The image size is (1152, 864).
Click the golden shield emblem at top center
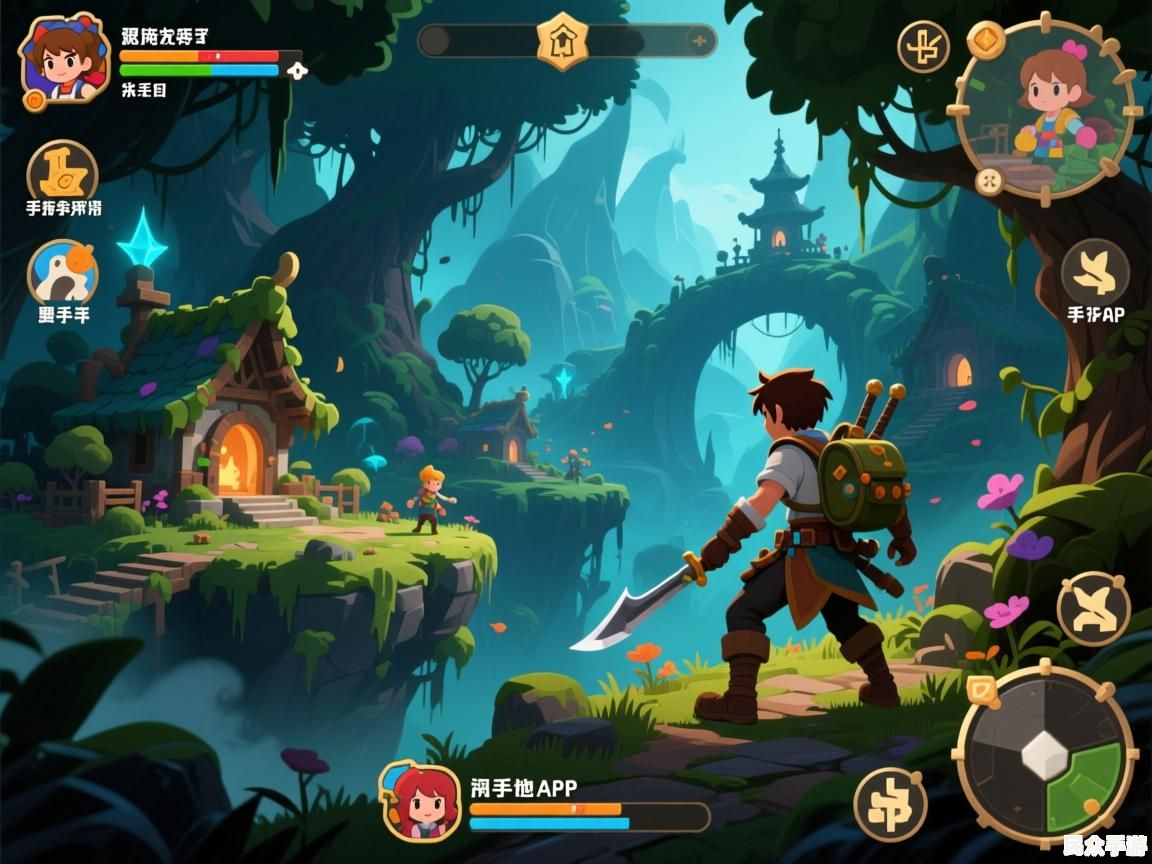click(562, 41)
